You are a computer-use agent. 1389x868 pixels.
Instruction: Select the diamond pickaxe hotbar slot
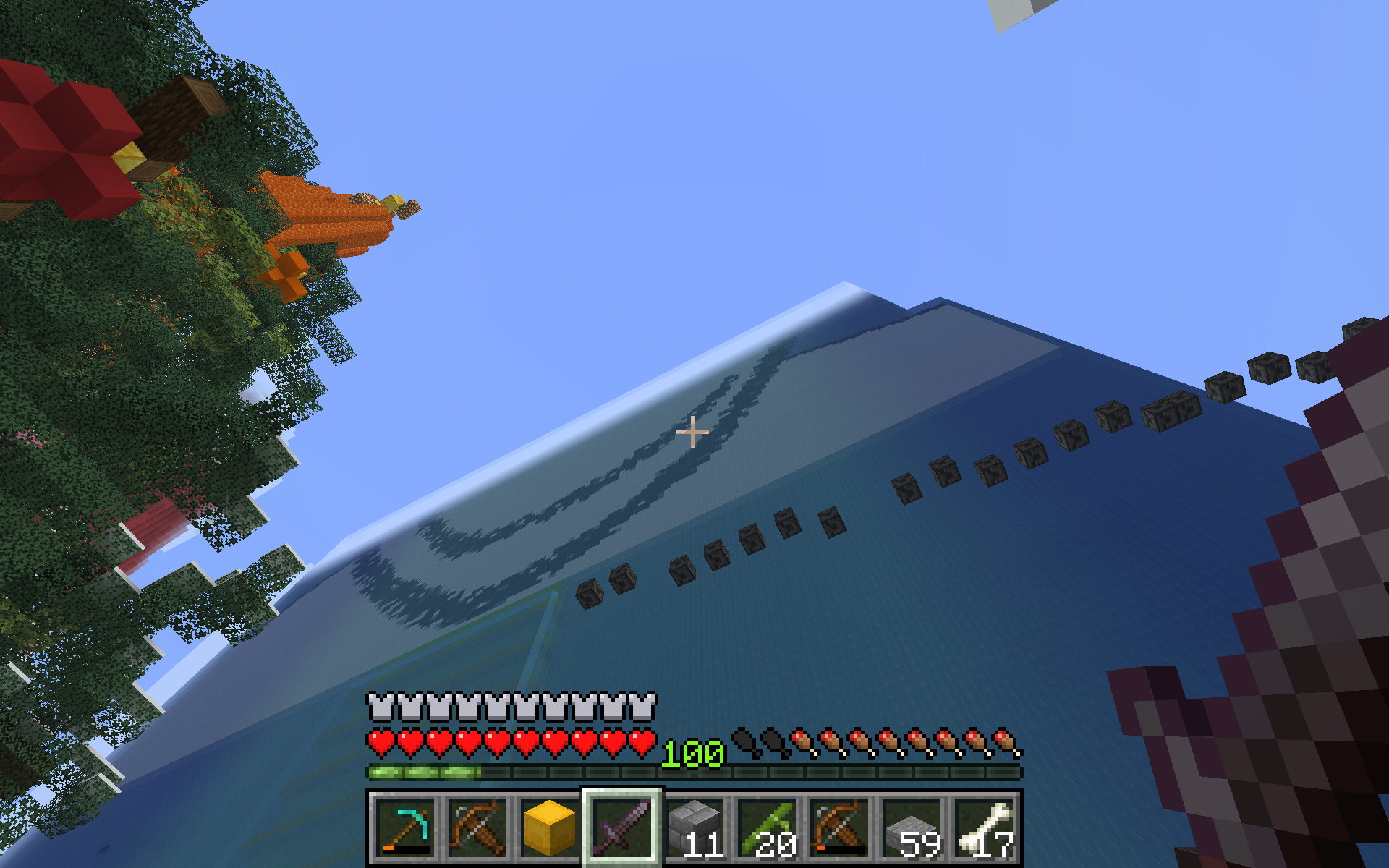405,827
